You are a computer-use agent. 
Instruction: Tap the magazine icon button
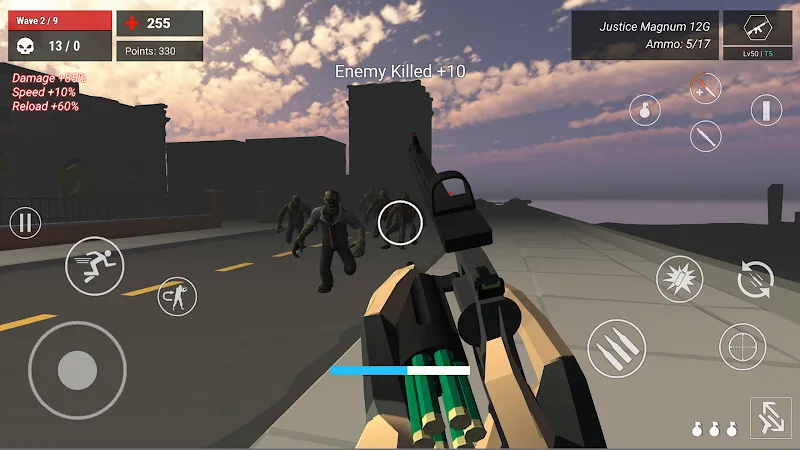pos(765,110)
